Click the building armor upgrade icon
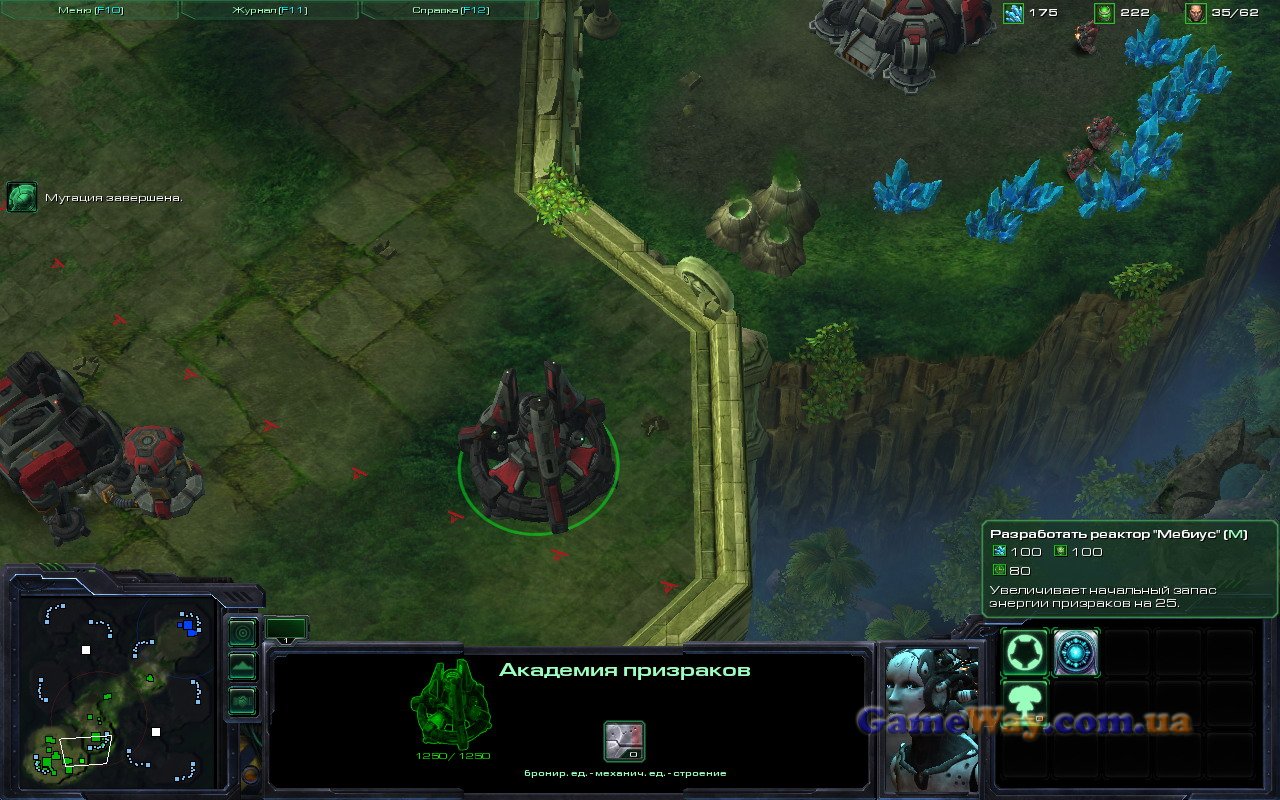The height and width of the screenshot is (800, 1280). click(x=624, y=742)
